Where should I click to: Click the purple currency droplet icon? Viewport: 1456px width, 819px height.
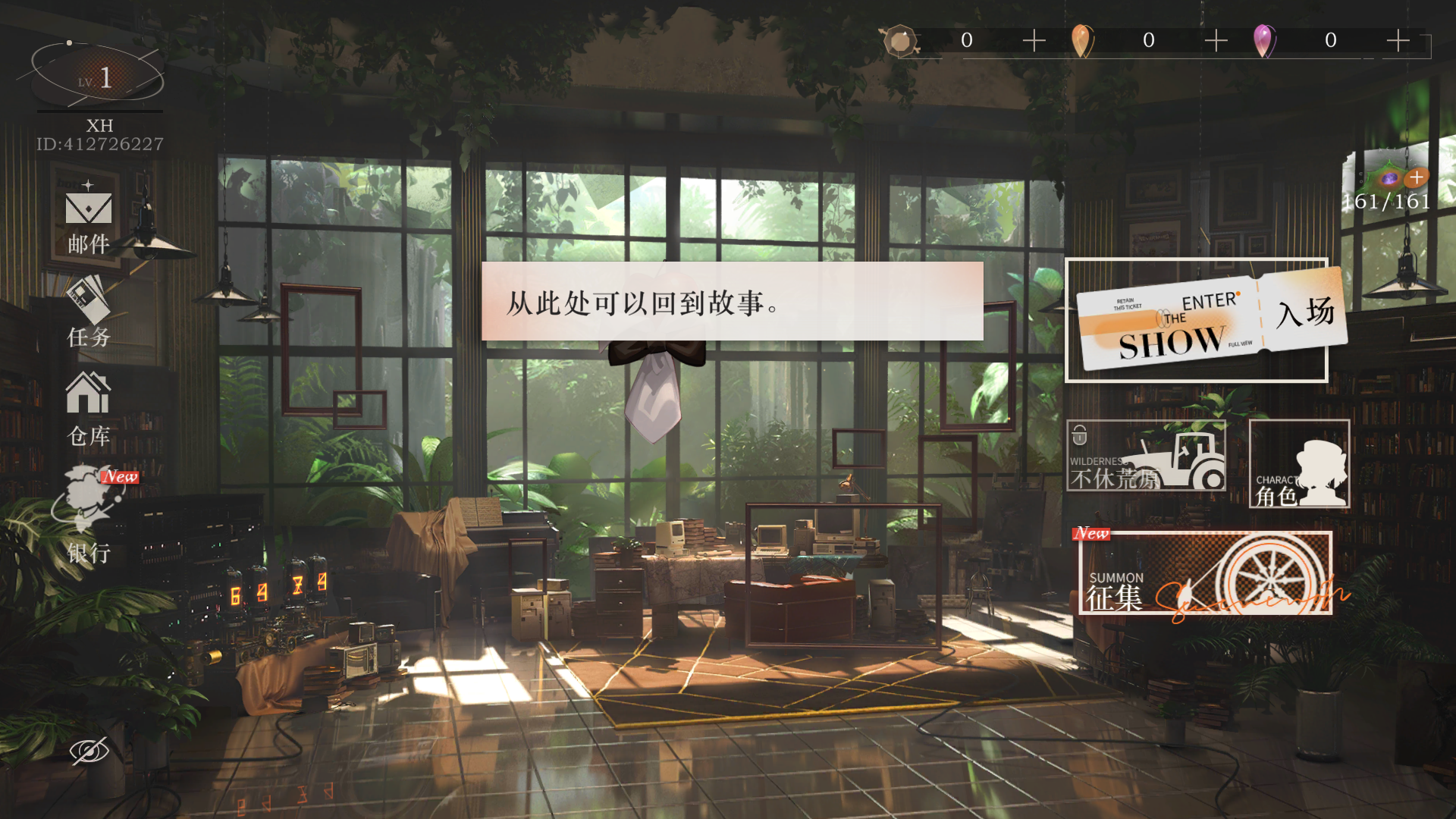[1265, 41]
